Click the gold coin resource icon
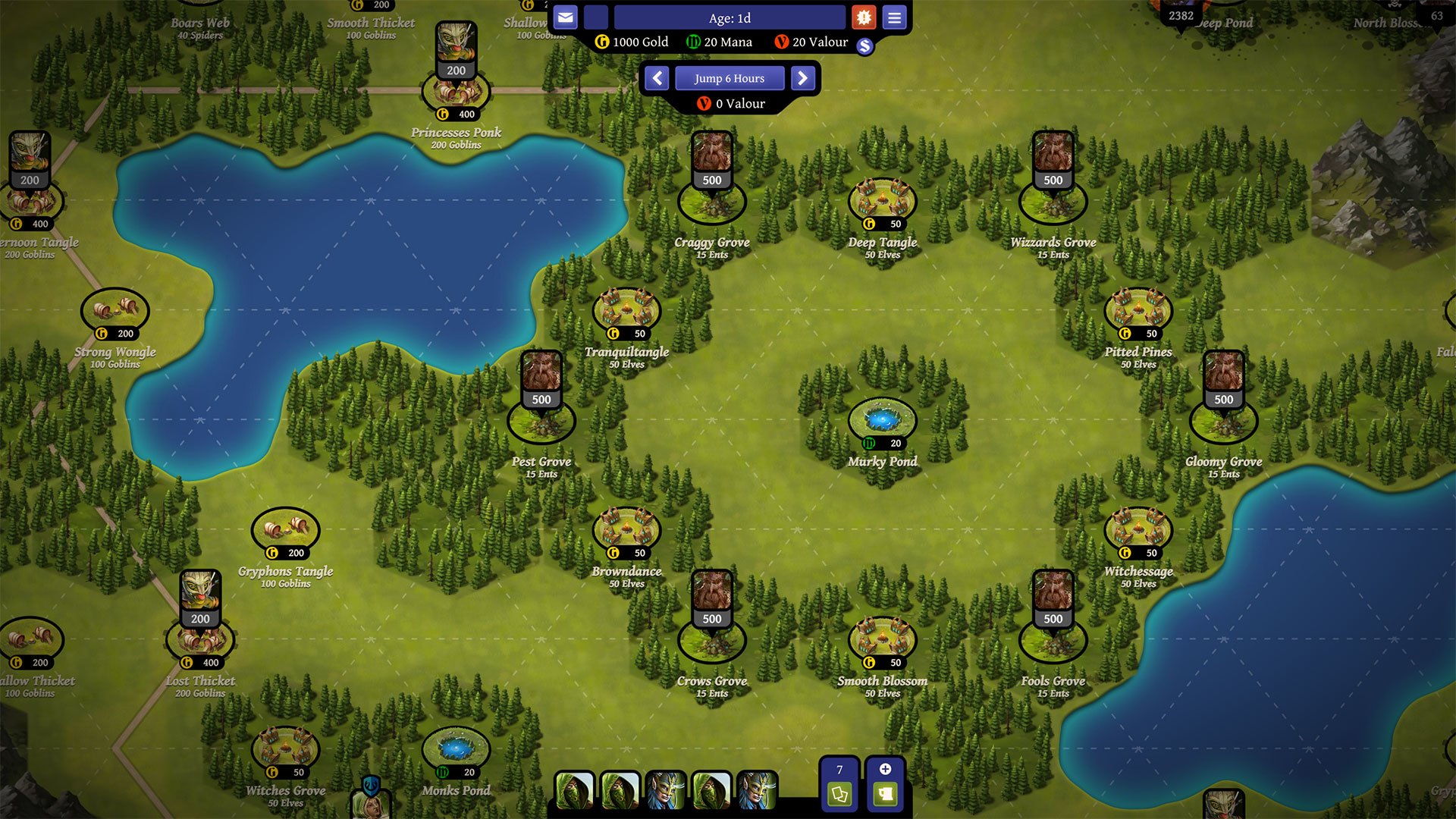The image size is (1456, 819). point(601,42)
